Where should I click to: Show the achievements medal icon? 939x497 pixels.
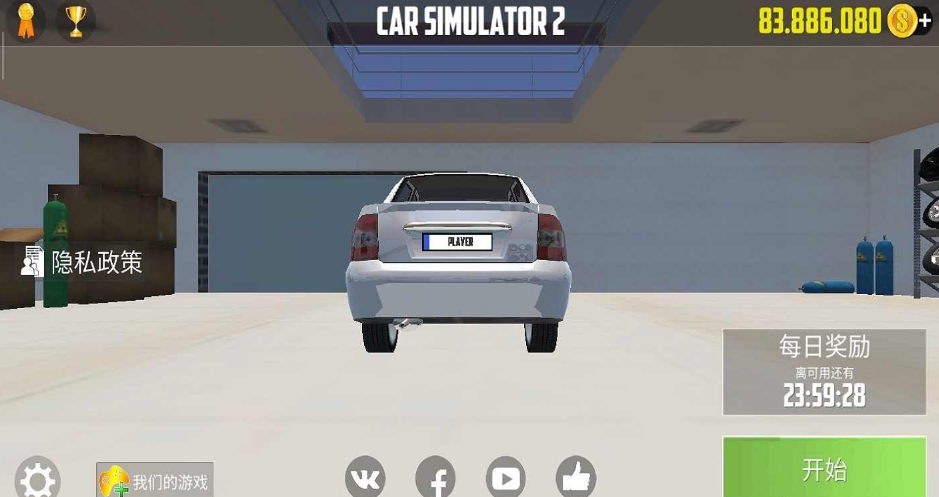coord(26,20)
